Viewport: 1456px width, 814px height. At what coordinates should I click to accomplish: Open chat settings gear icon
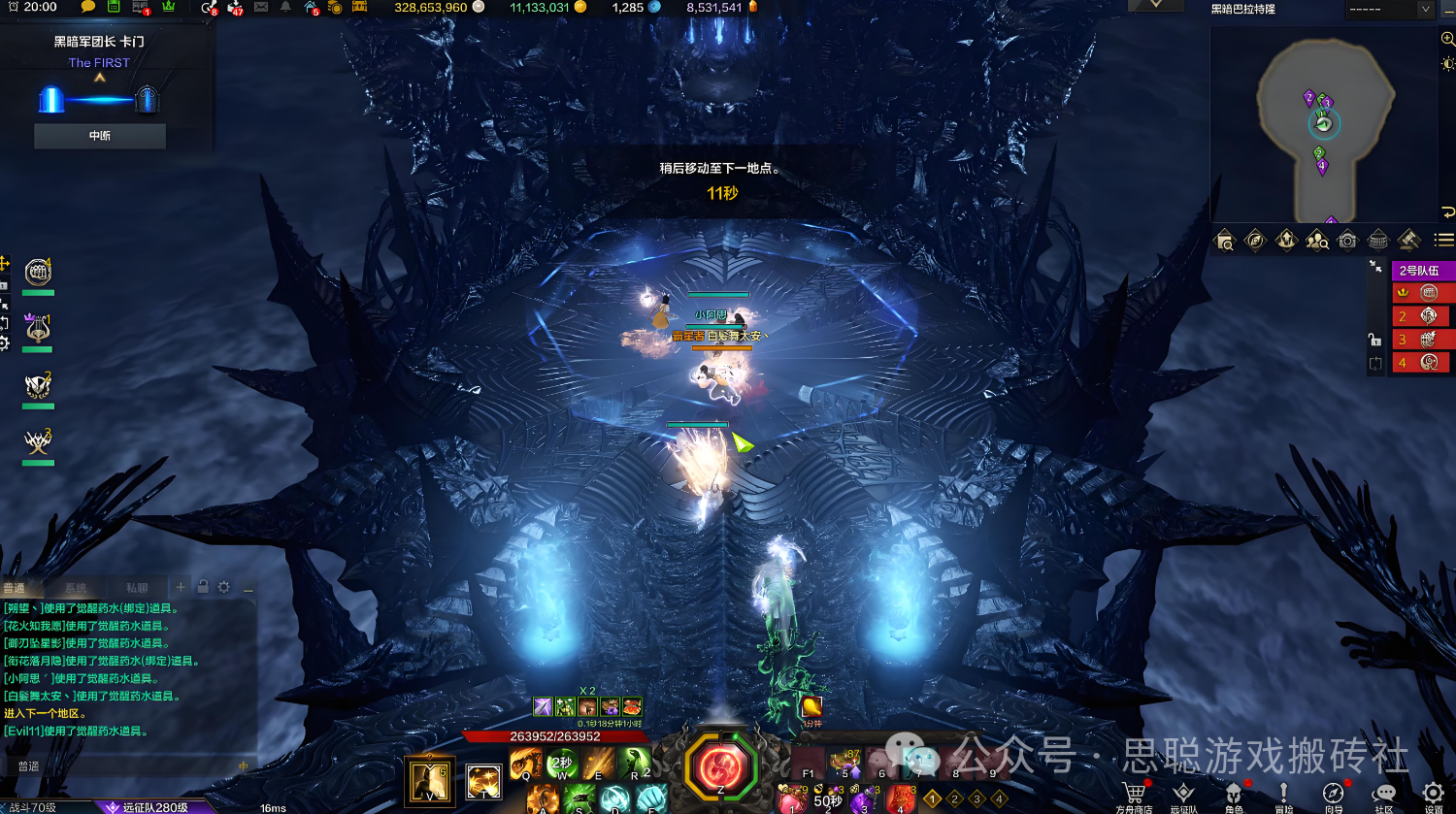tap(224, 587)
